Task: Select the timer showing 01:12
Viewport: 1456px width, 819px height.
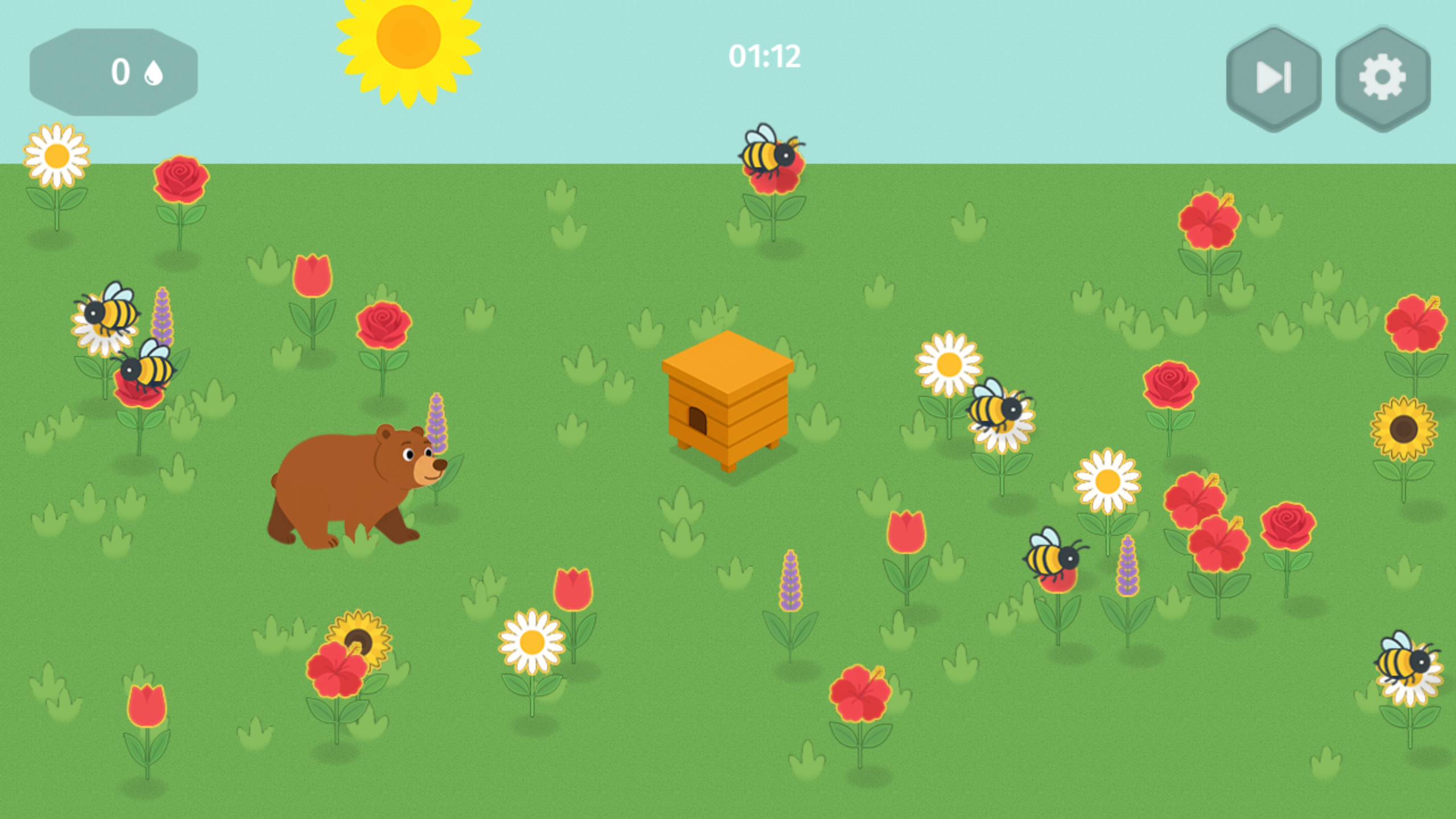Action: tap(764, 55)
